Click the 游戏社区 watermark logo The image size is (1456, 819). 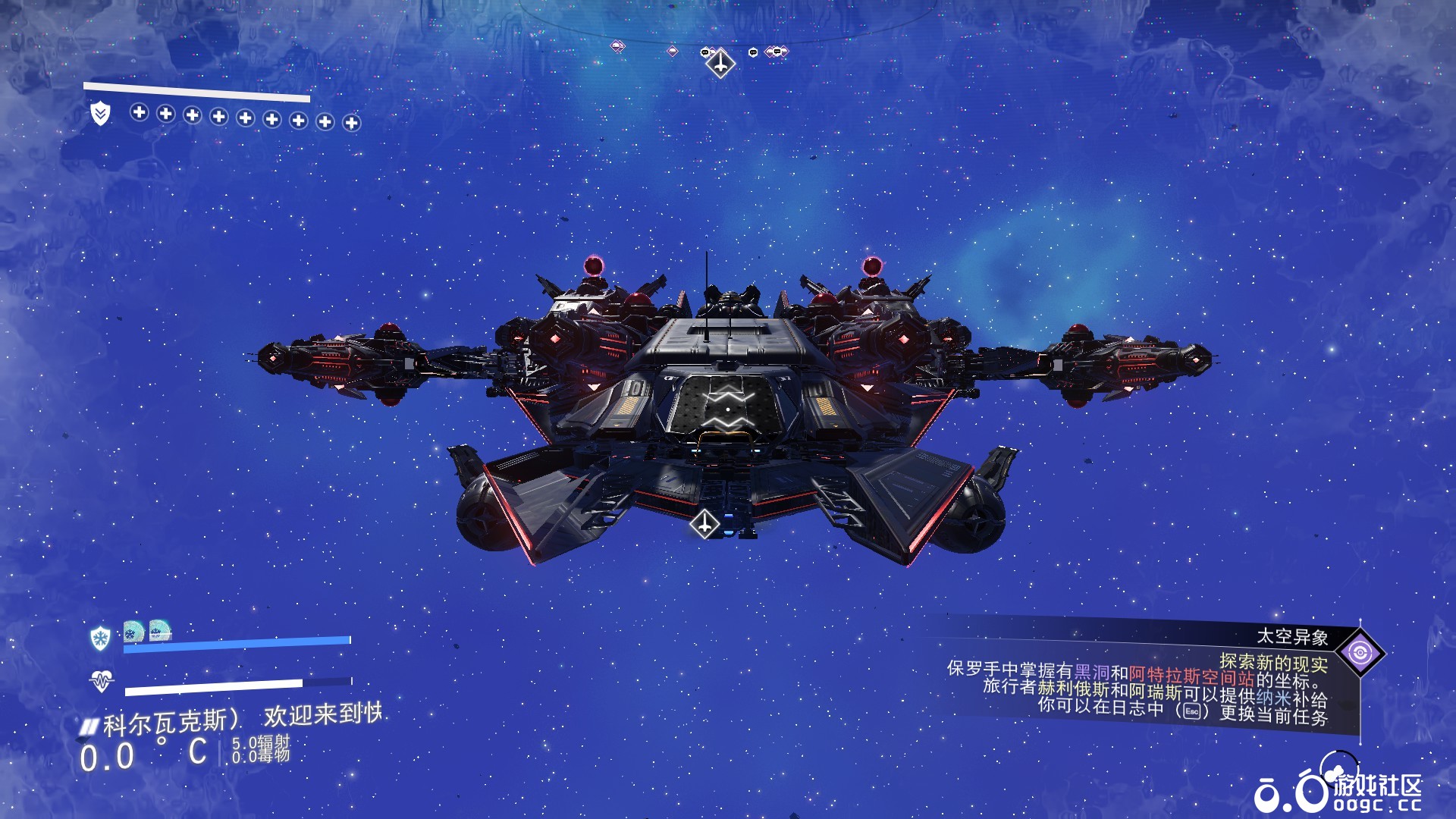[x=1338, y=791]
